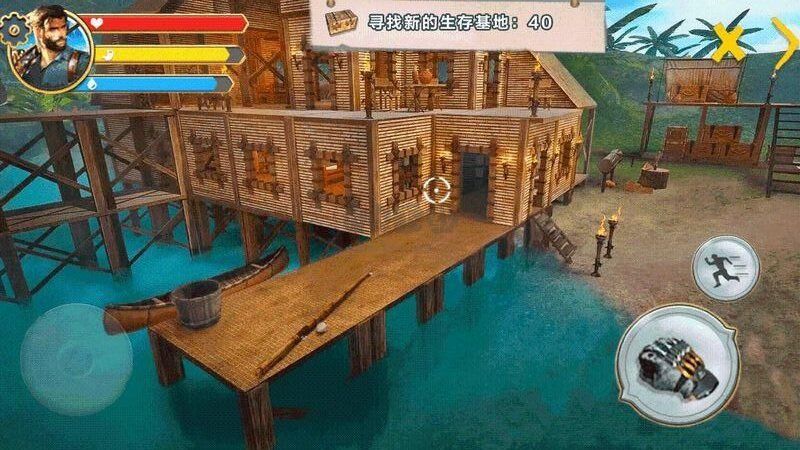Expand the yellow arrow side panel
This screenshot has height=450, width=800.
click(x=780, y=38)
